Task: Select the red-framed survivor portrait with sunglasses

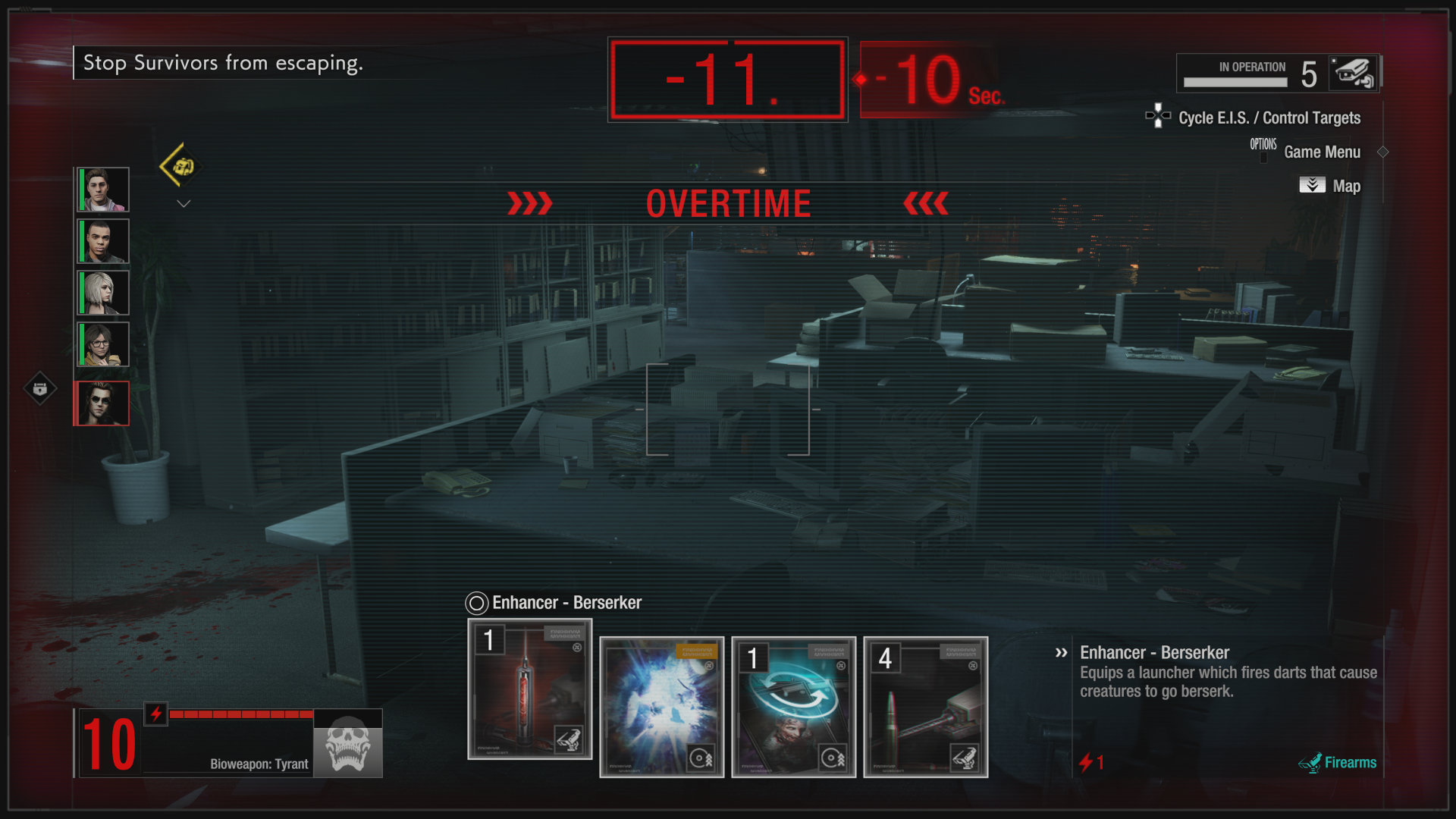Action: coord(102,403)
